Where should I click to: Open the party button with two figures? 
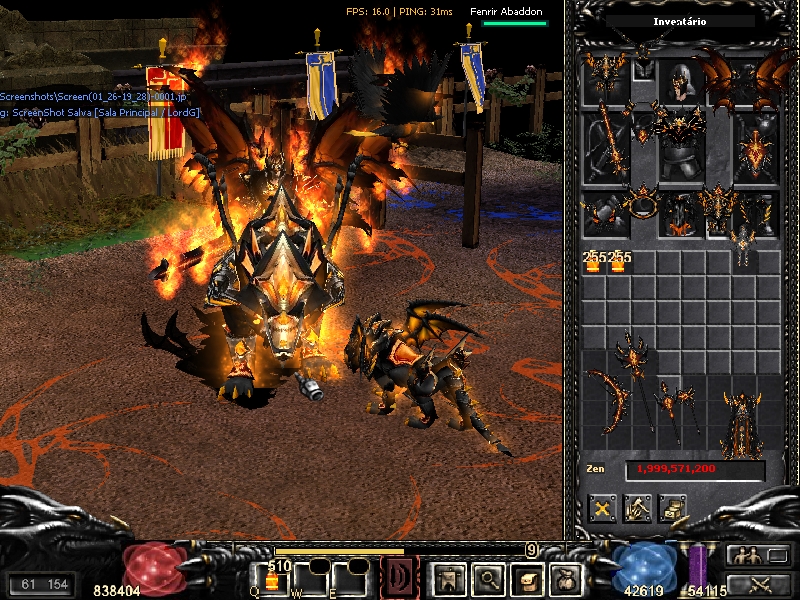[744, 556]
